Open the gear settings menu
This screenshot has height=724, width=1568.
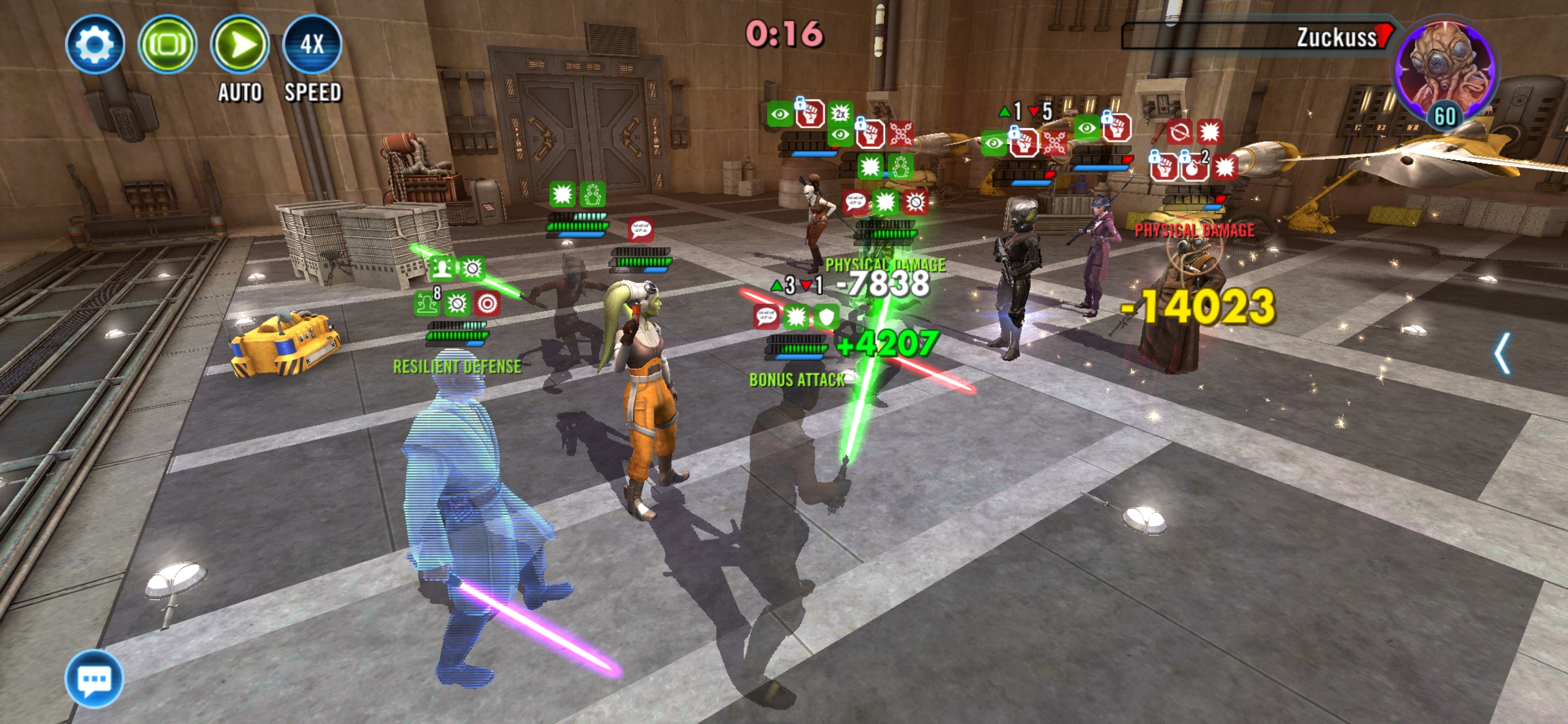point(94,44)
